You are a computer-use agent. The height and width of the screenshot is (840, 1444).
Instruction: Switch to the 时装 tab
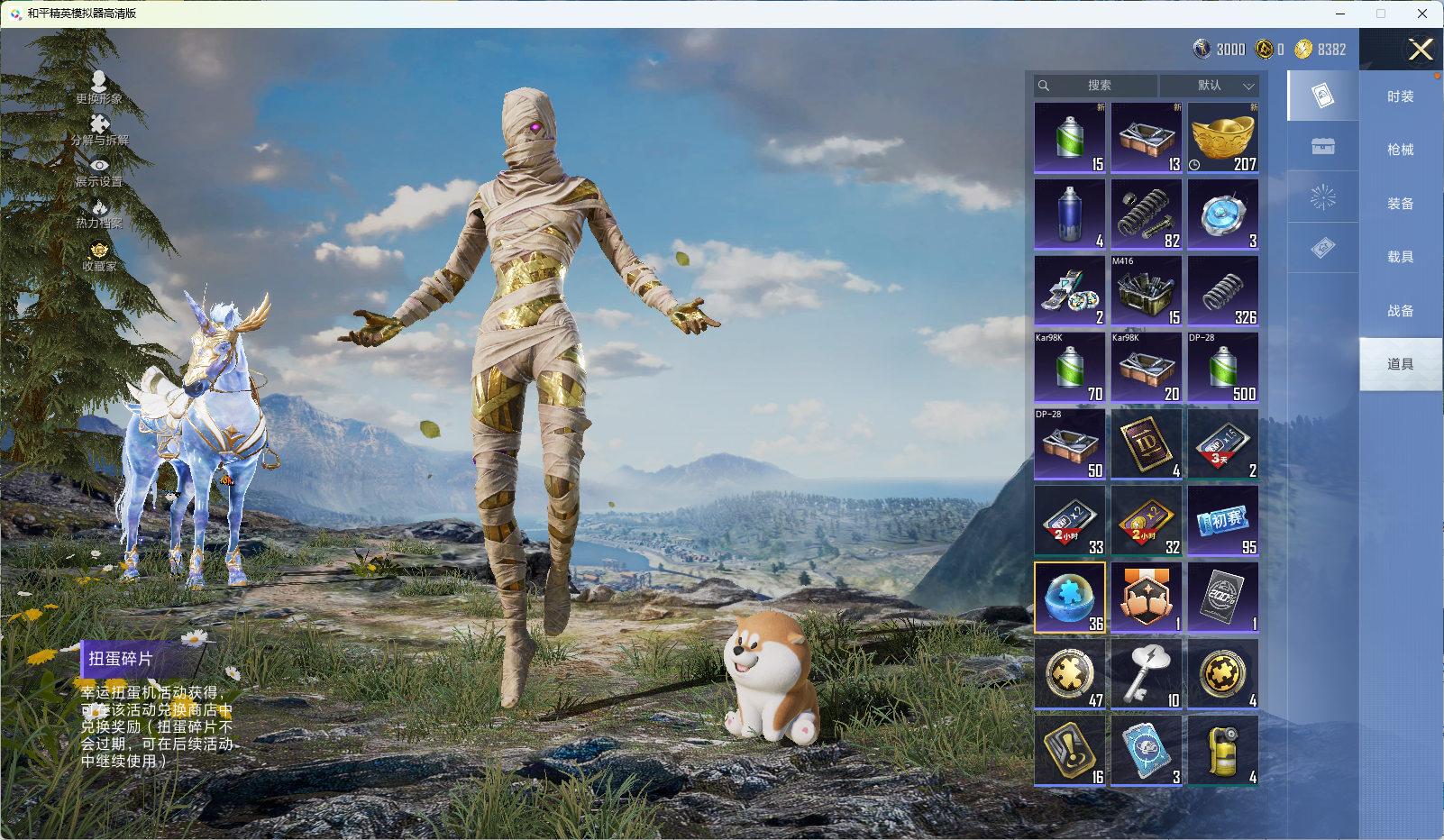(x=1400, y=96)
